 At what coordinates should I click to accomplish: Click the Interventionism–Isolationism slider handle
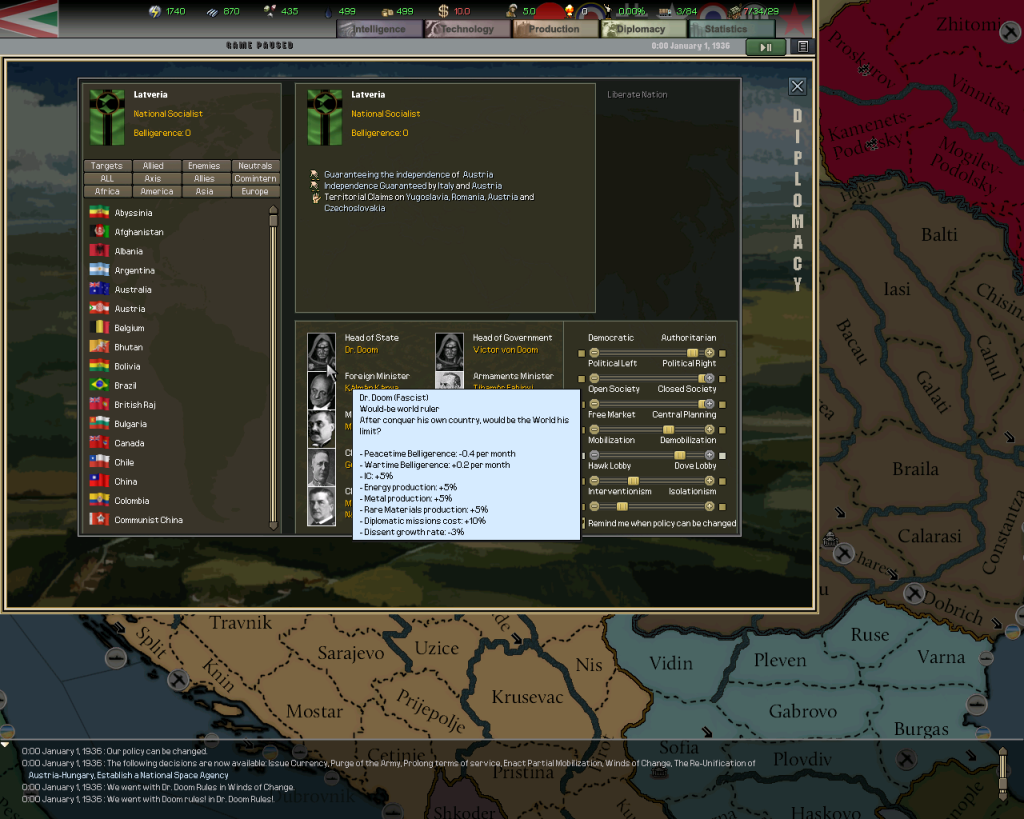click(x=622, y=507)
